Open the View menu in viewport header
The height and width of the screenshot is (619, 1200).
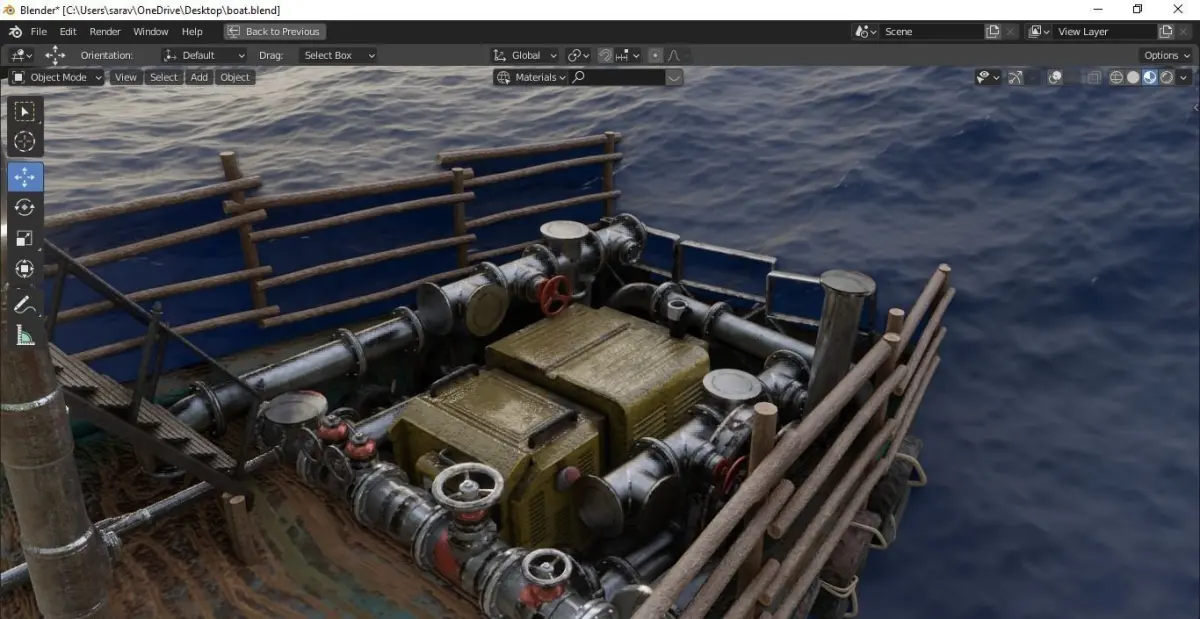[x=126, y=77]
